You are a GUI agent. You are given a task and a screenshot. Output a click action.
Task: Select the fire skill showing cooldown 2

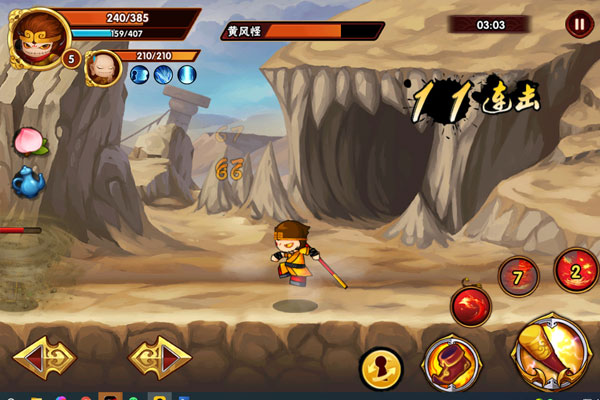click(x=575, y=269)
